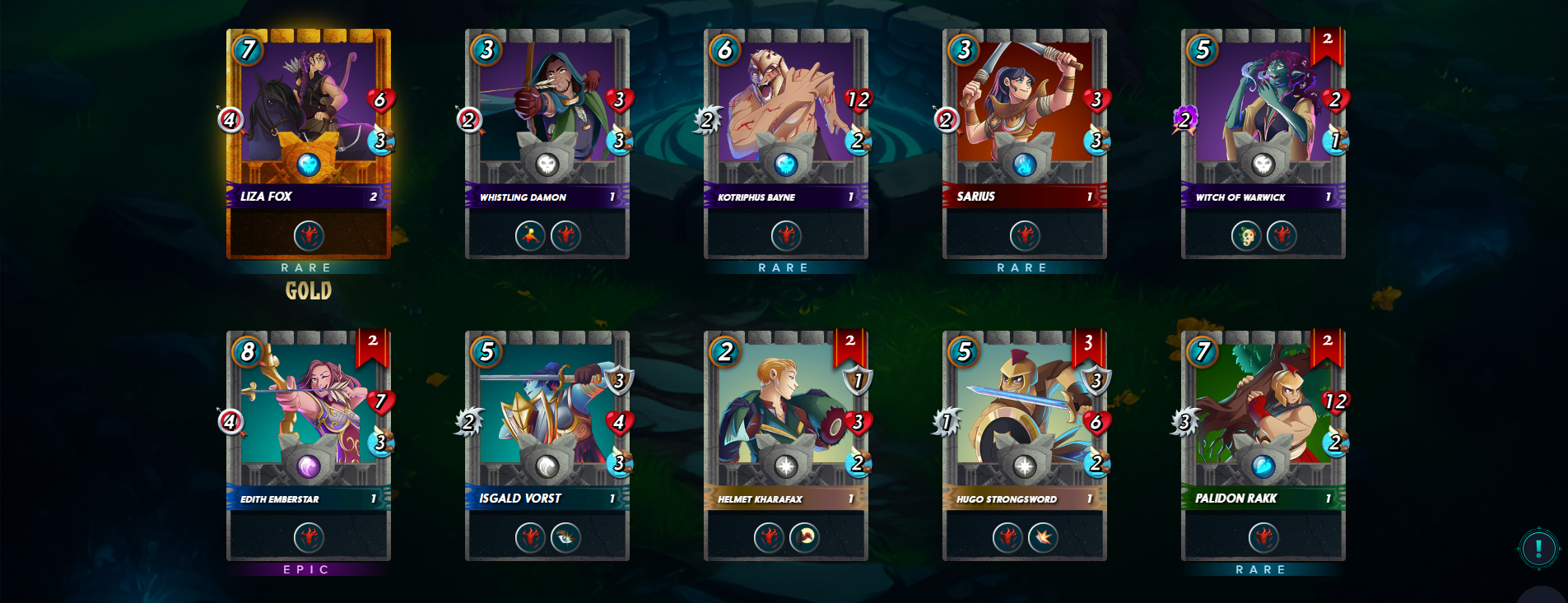The width and height of the screenshot is (1568, 603).
Task: Click the teal exclamation mark alert button
Action: (x=1538, y=548)
